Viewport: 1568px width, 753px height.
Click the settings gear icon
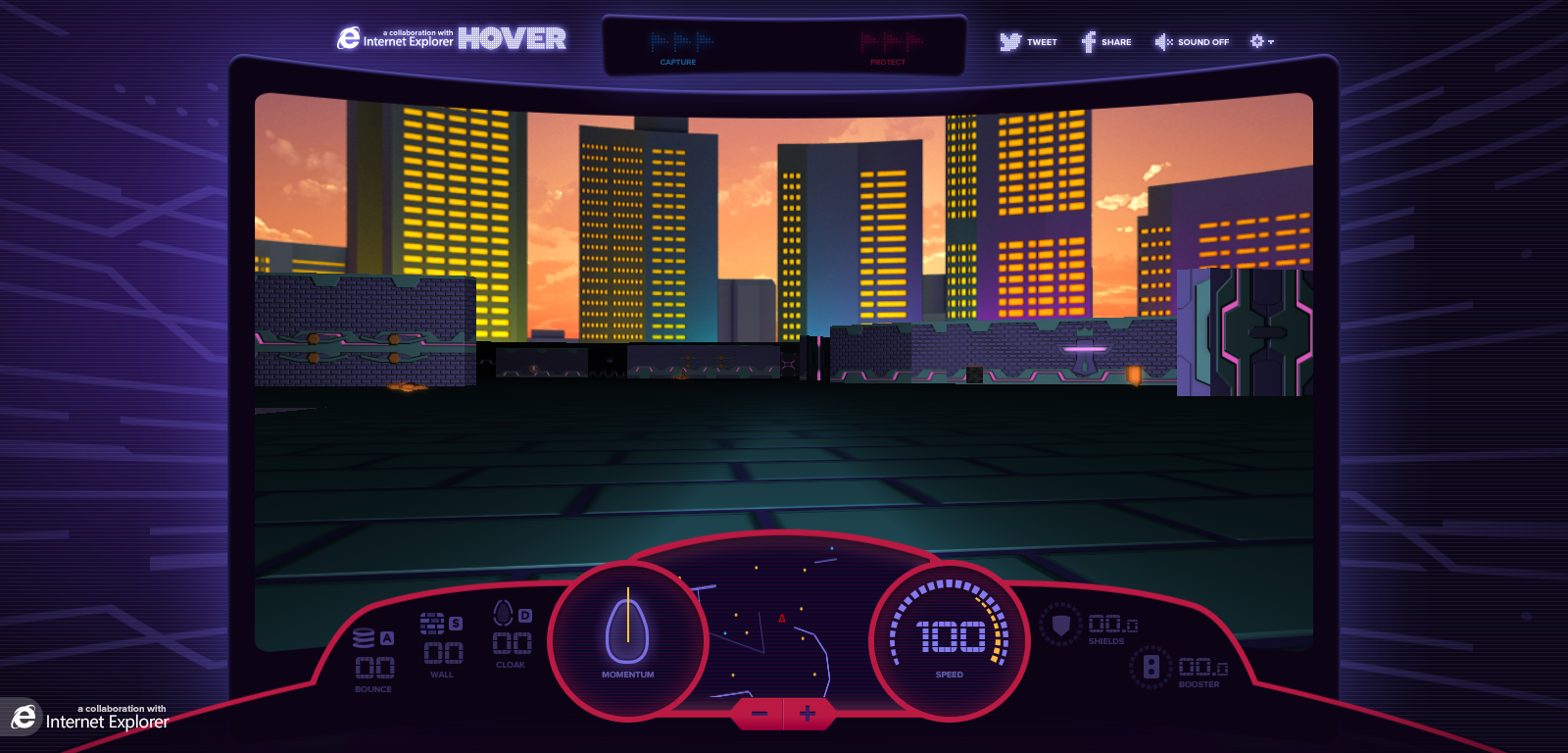tap(1255, 40)
